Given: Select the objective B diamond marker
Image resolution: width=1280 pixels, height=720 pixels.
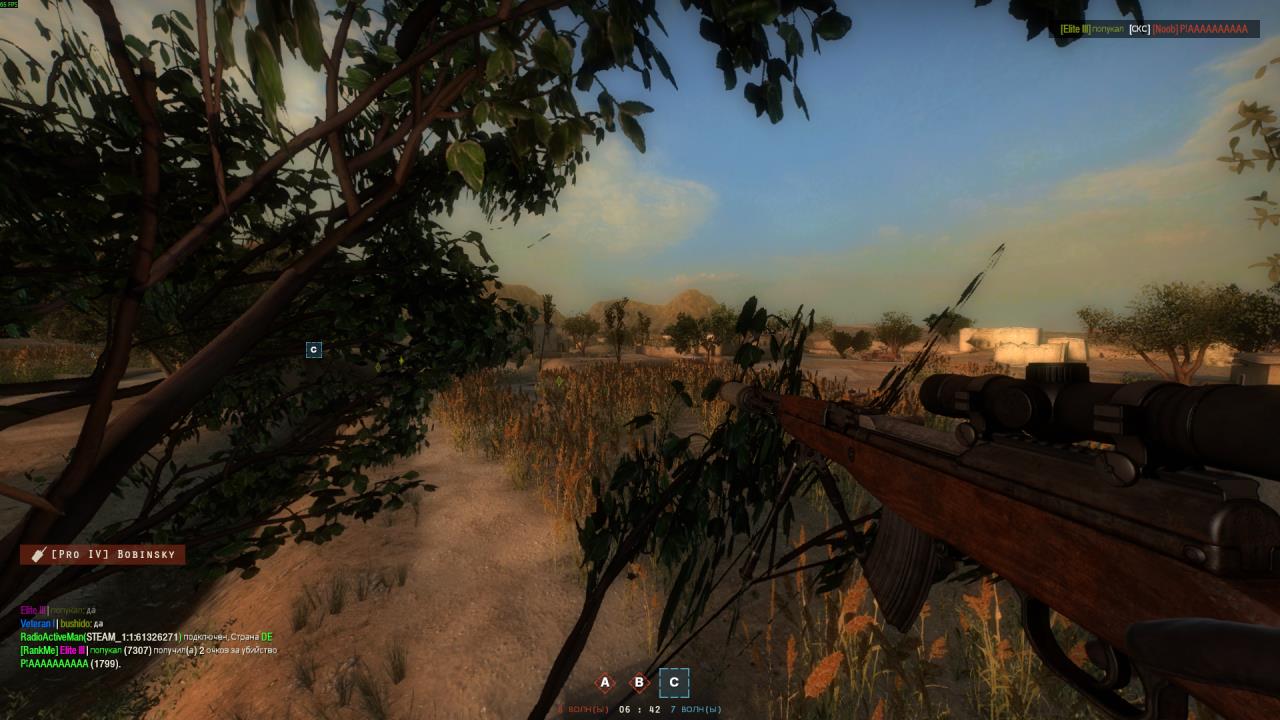Looking at the screenshot, I should point(639,681).
